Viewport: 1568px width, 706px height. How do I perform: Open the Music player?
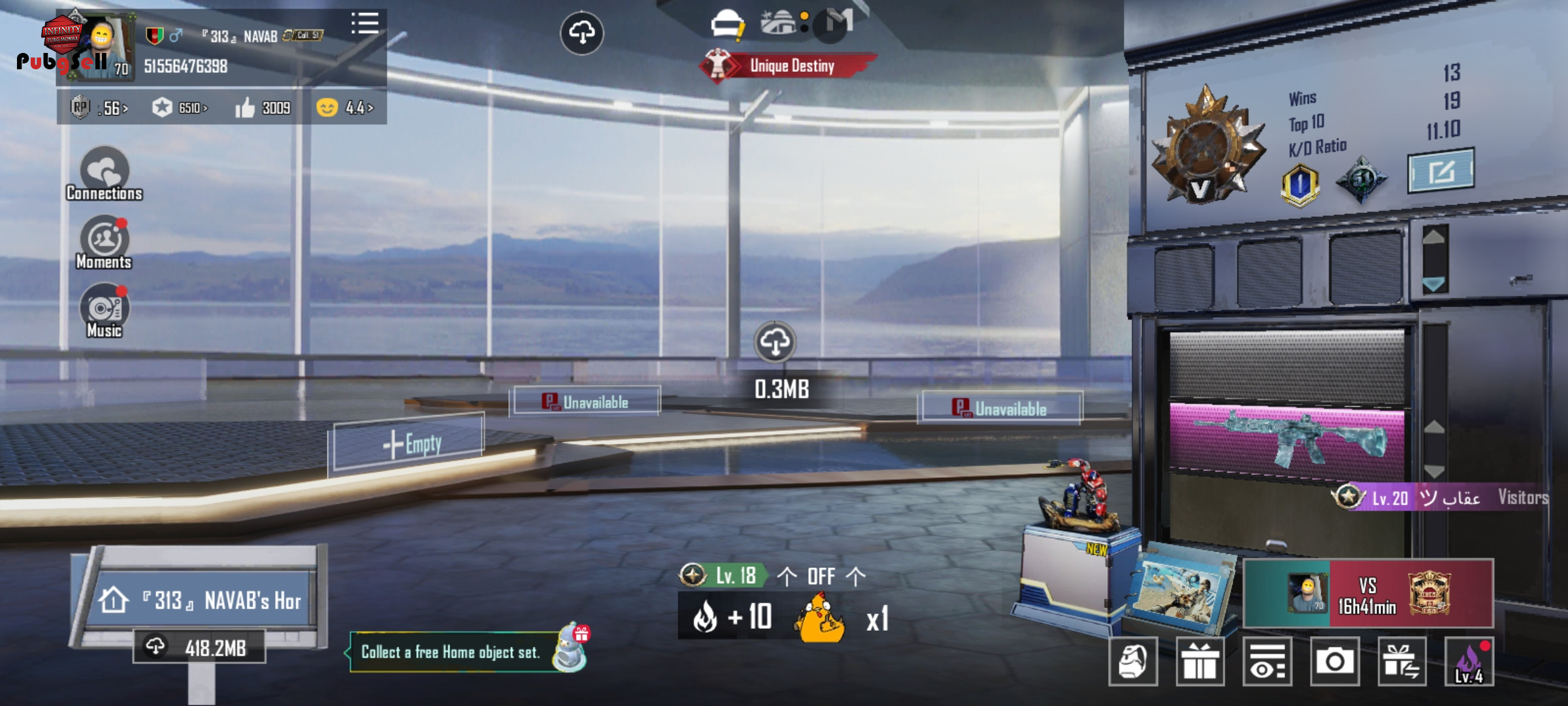105,311
